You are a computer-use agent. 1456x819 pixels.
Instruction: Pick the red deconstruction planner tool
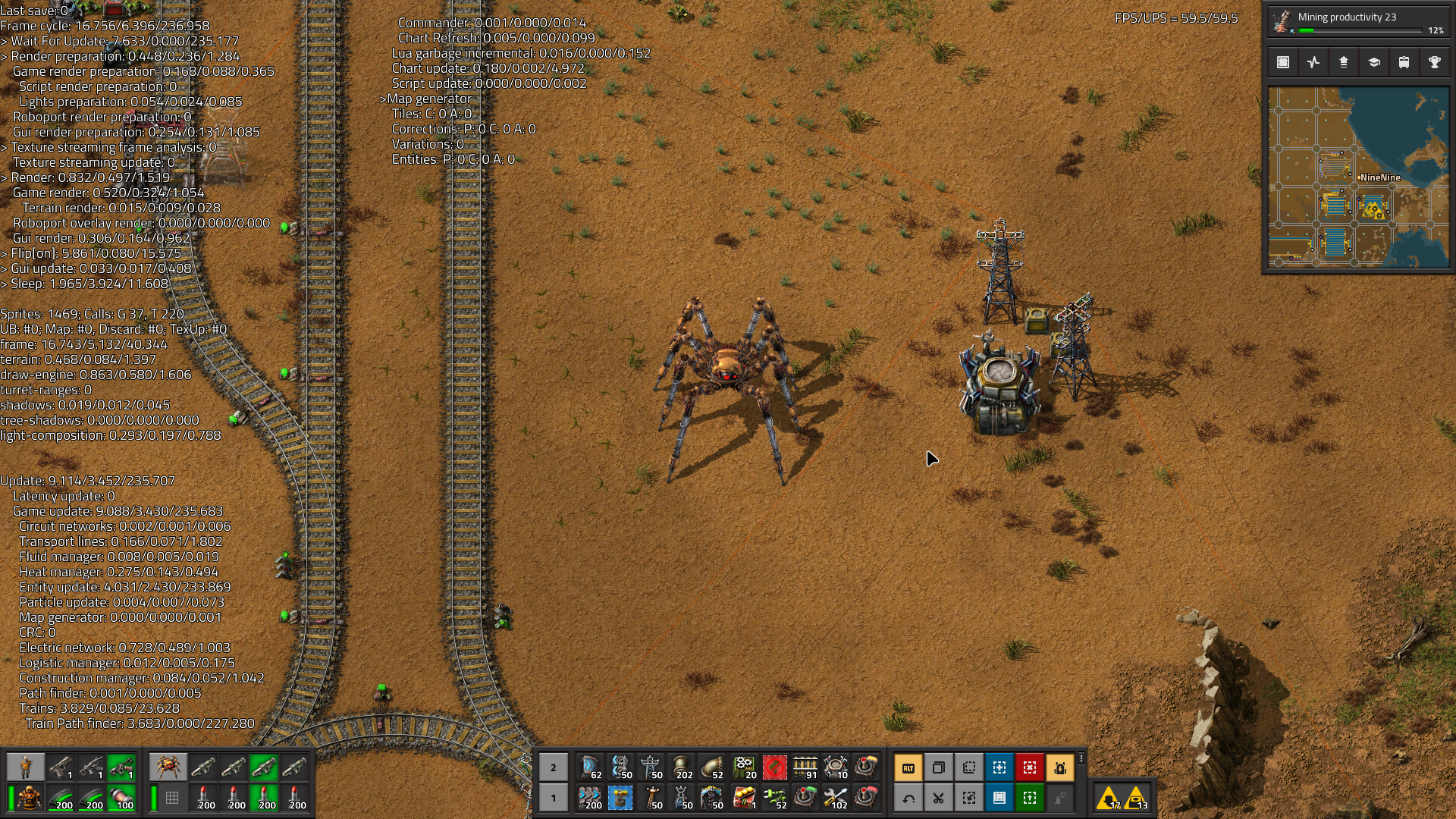(1030, 767)
